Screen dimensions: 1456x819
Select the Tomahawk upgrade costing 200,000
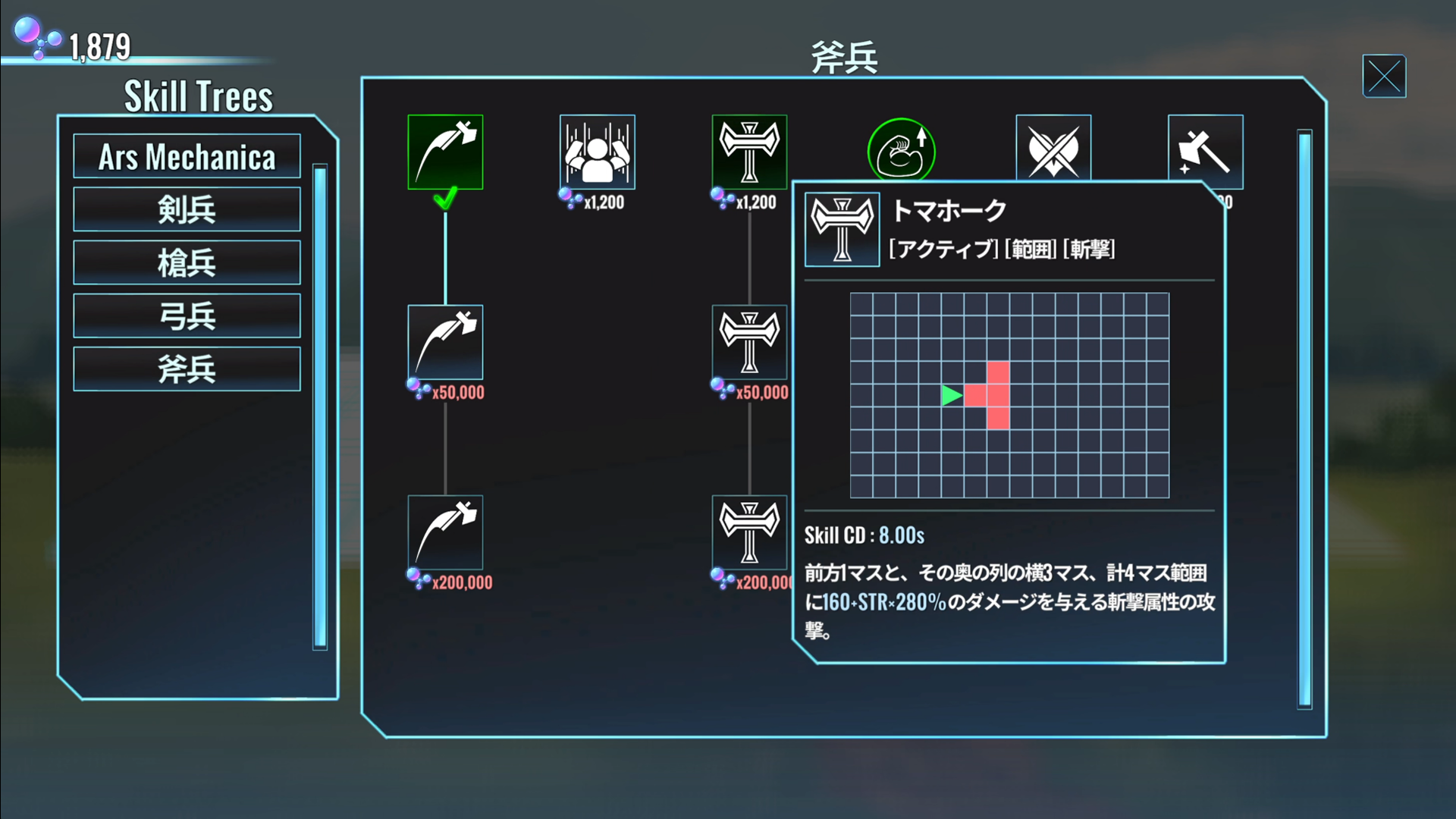click(749, 532)
